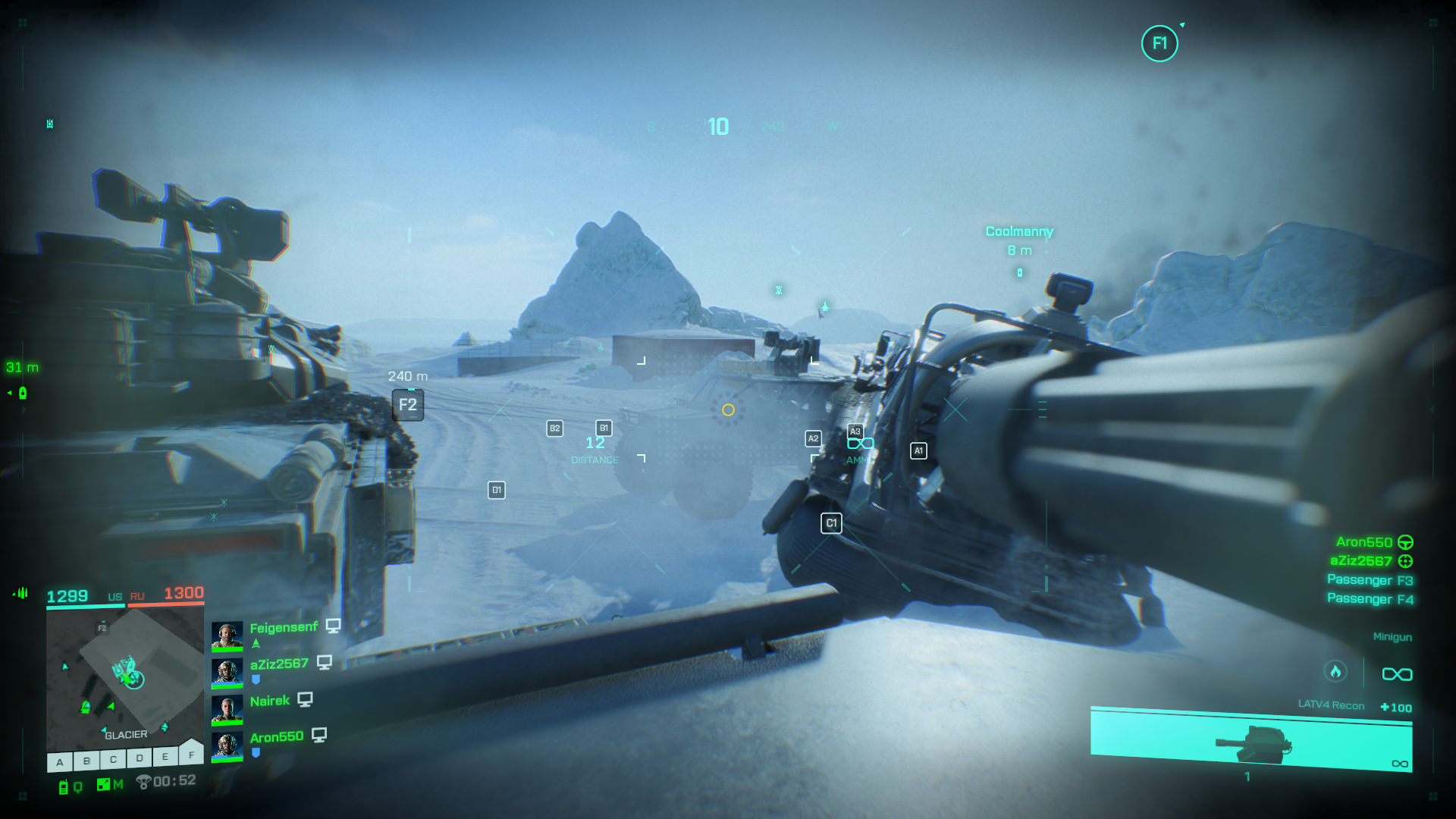Screen dimensions: 1456x819
Task: Click Nairek in the squad list
Action: [x=270, y=701]
